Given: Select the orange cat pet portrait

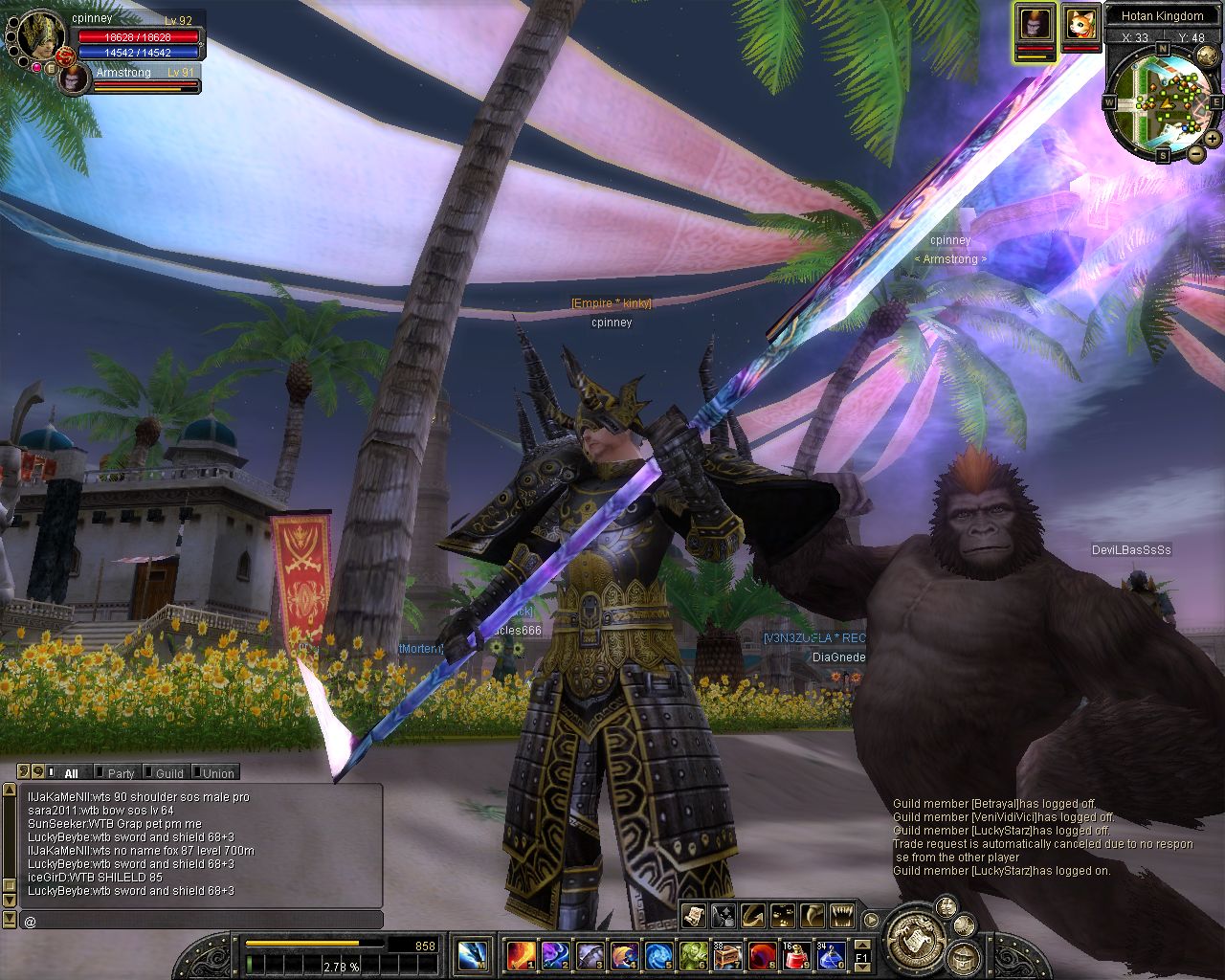Looking at the screenshot, I should 1080,22.
